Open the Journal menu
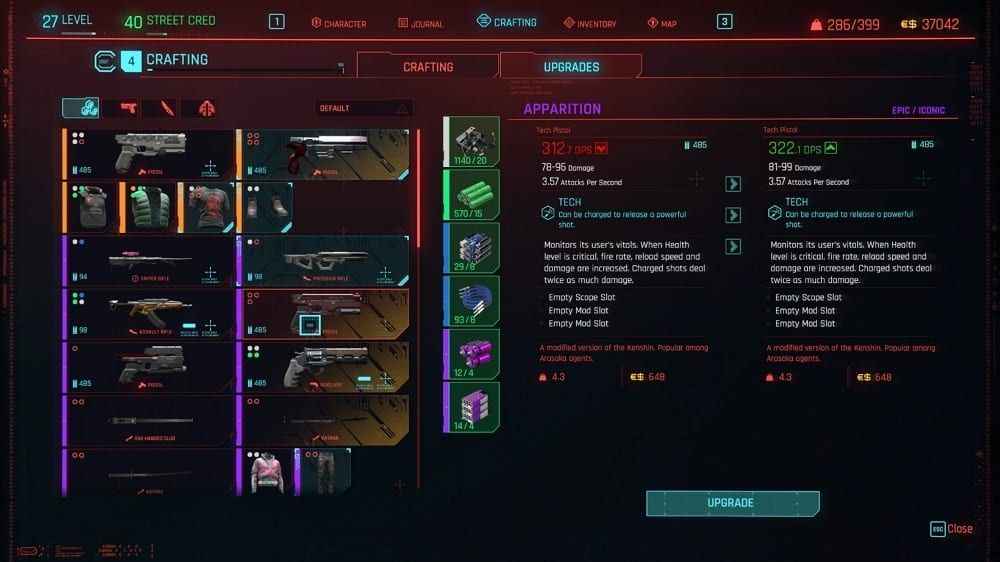 click(x=423, y=23)
